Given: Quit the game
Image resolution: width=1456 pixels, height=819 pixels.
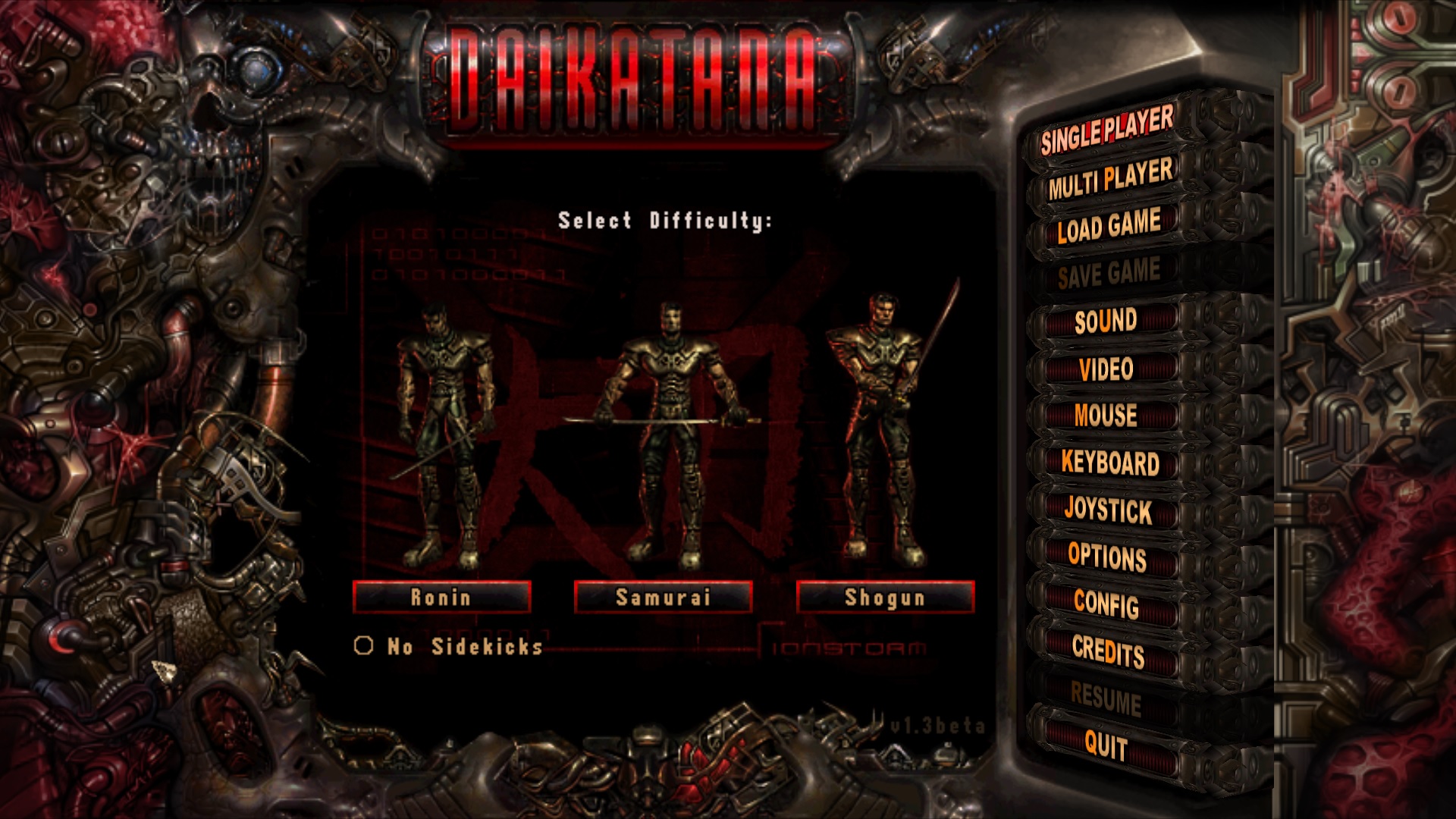Looking at the screenshot, I should (x=1106, y=745).
